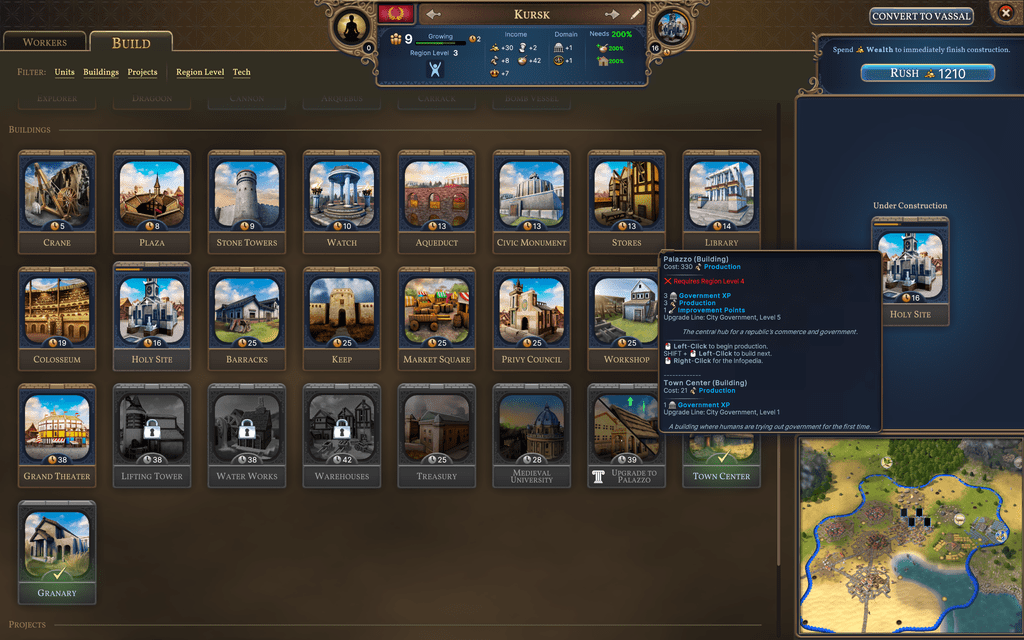
Task: Filter by Region Level
Action: (200, 73)
